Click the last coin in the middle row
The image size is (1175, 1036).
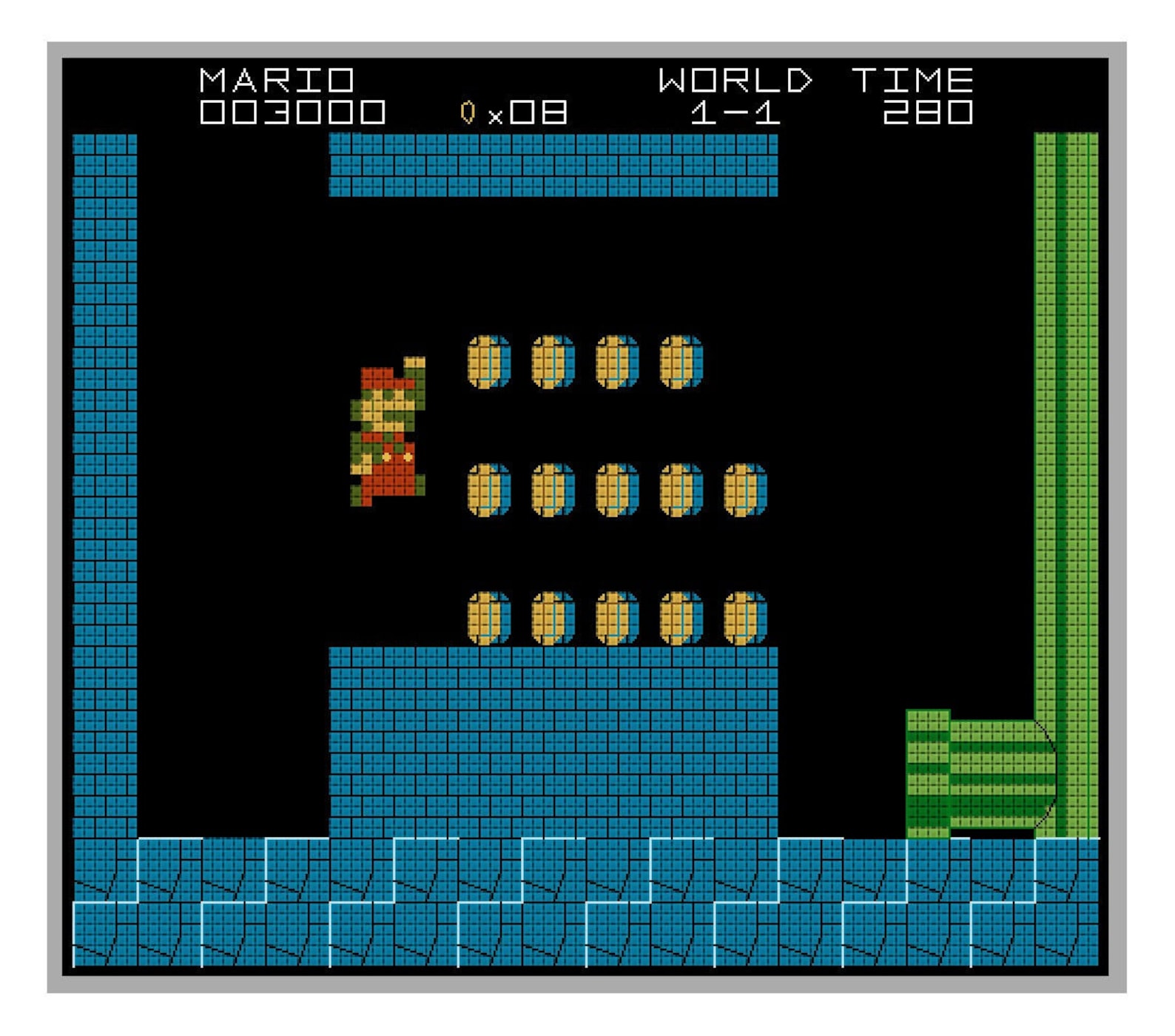pyautogui.click(x=744, y=488)
